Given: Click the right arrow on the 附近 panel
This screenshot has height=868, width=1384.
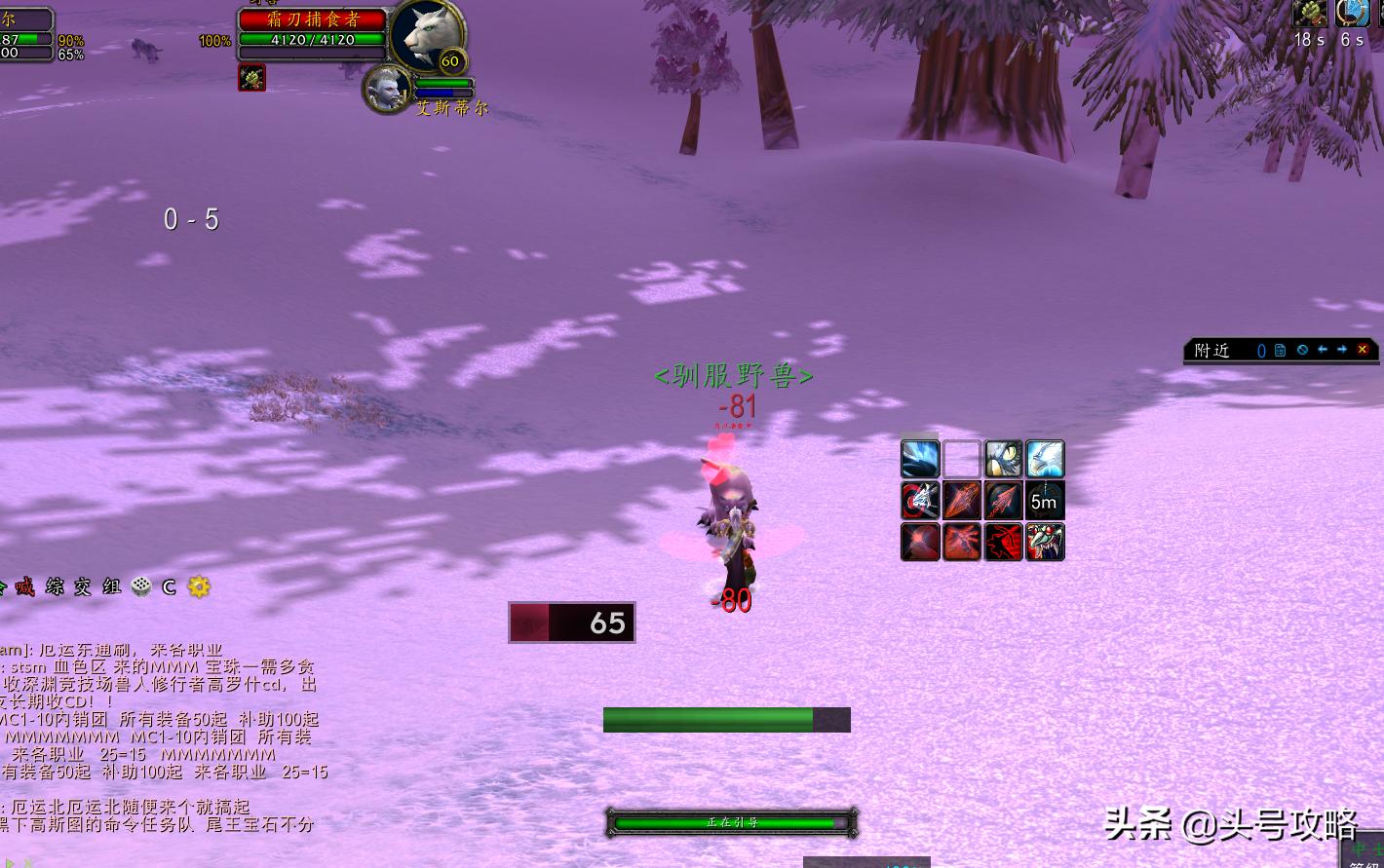Looking at the screenshot, I should coord(1342,350).
